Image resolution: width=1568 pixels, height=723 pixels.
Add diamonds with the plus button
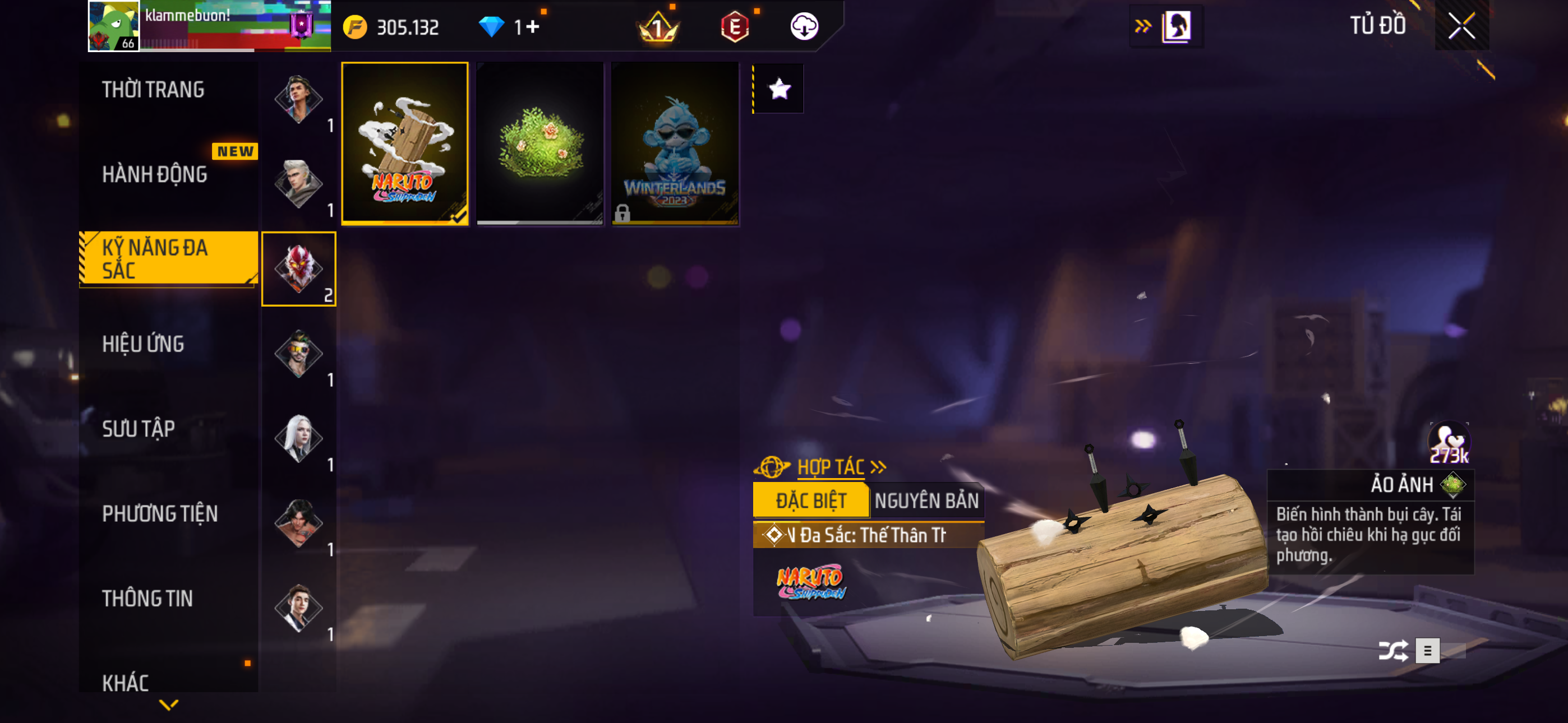pos(533,27)
